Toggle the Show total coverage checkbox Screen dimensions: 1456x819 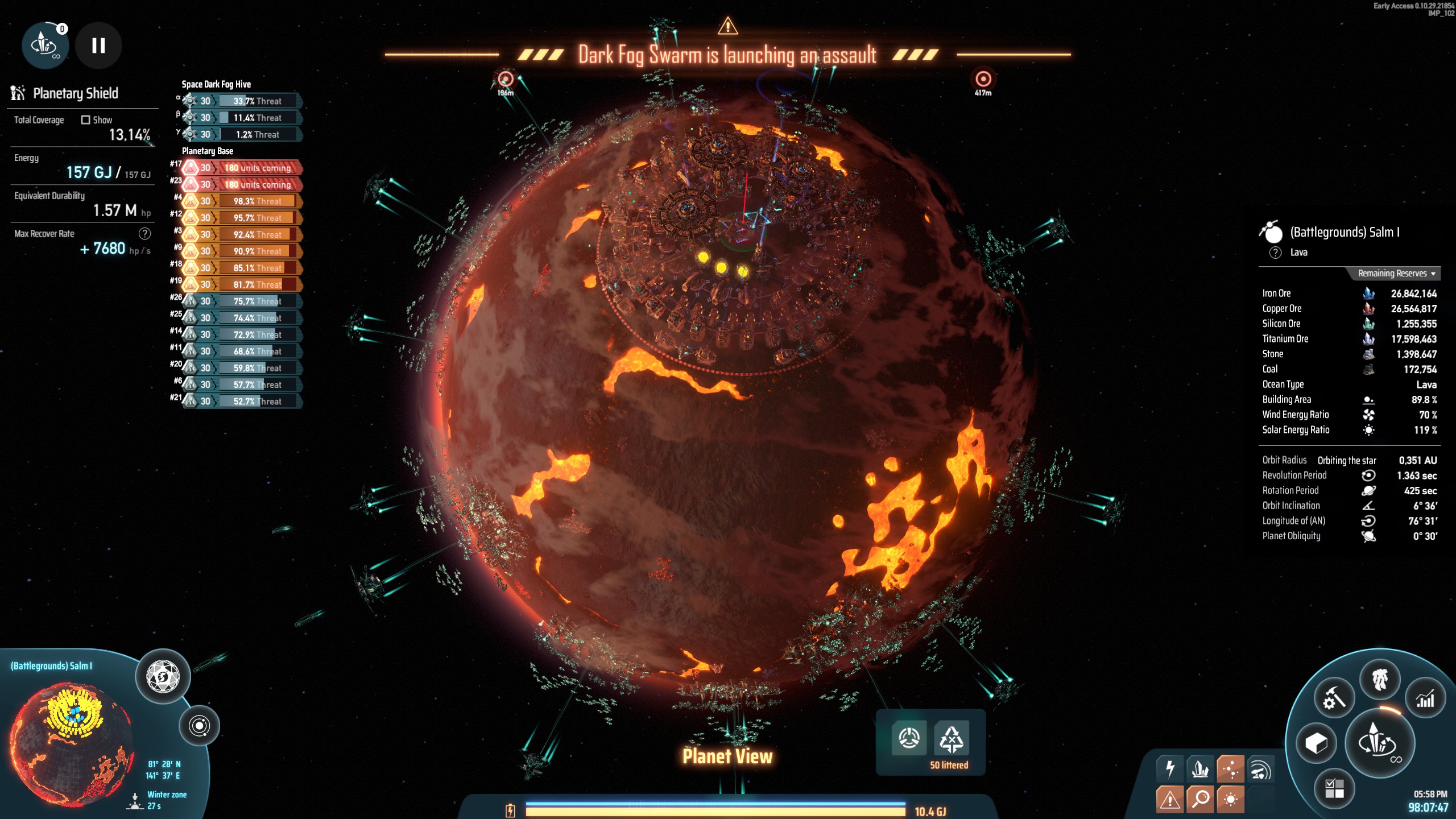(x=86, y=120)
